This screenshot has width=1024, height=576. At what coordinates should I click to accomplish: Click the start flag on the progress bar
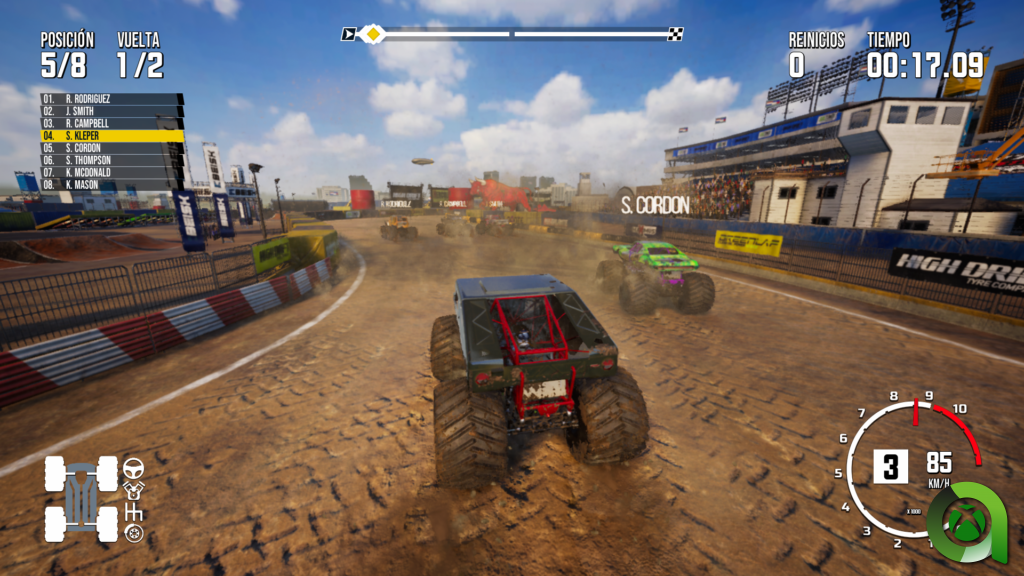[x=348, y=34]
